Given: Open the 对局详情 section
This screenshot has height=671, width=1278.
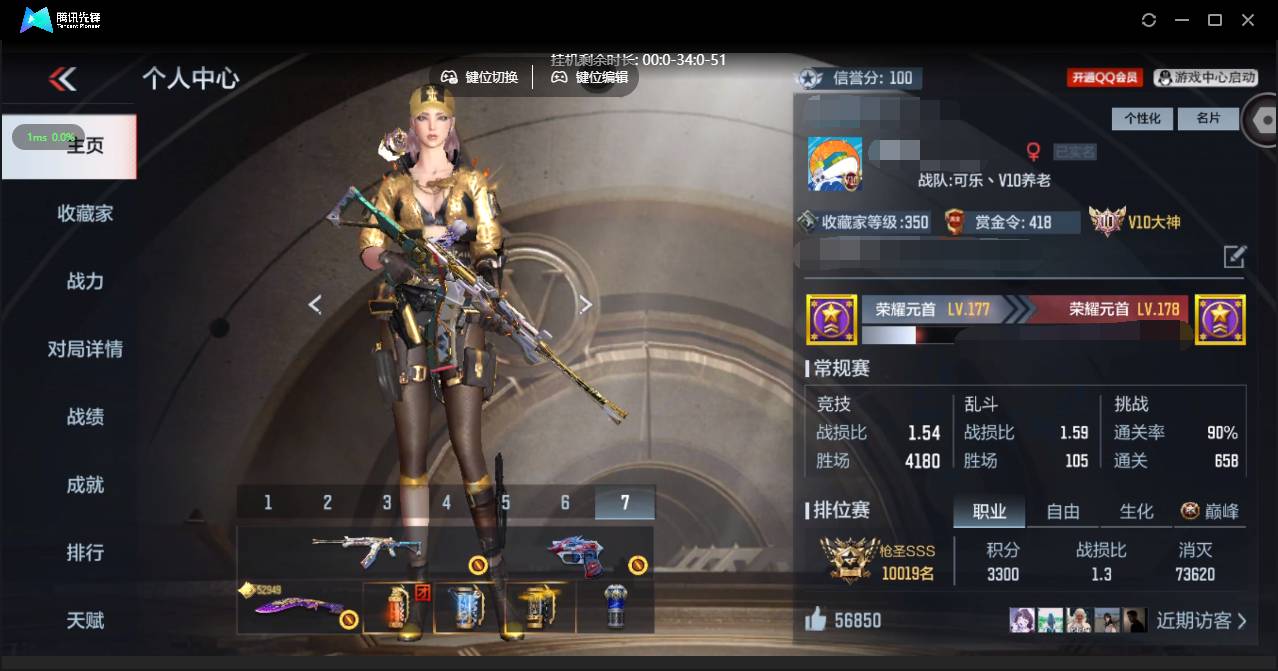Looking at the screenshot, I should tap(85, 349).
